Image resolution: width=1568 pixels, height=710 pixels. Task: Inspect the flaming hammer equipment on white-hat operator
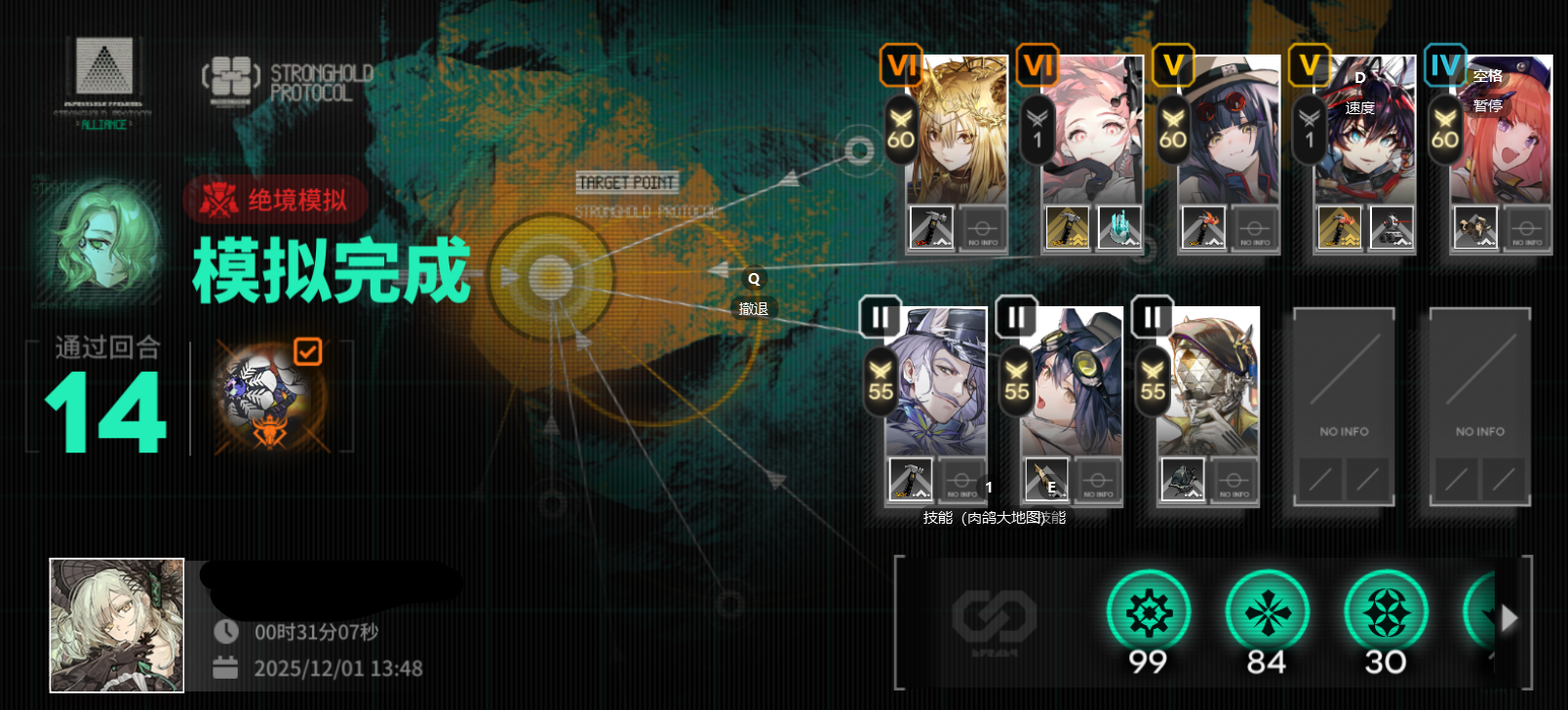pyautogui.click(x=1203, y=228)
